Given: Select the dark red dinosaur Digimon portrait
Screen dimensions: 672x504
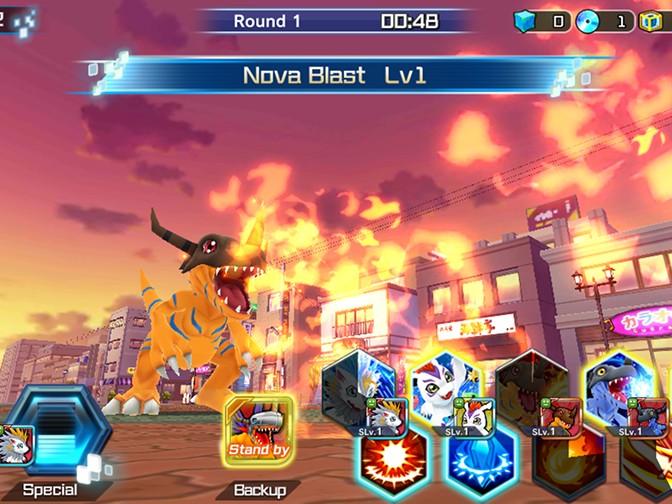Looking at the screenshot, I should pos(532,385).
